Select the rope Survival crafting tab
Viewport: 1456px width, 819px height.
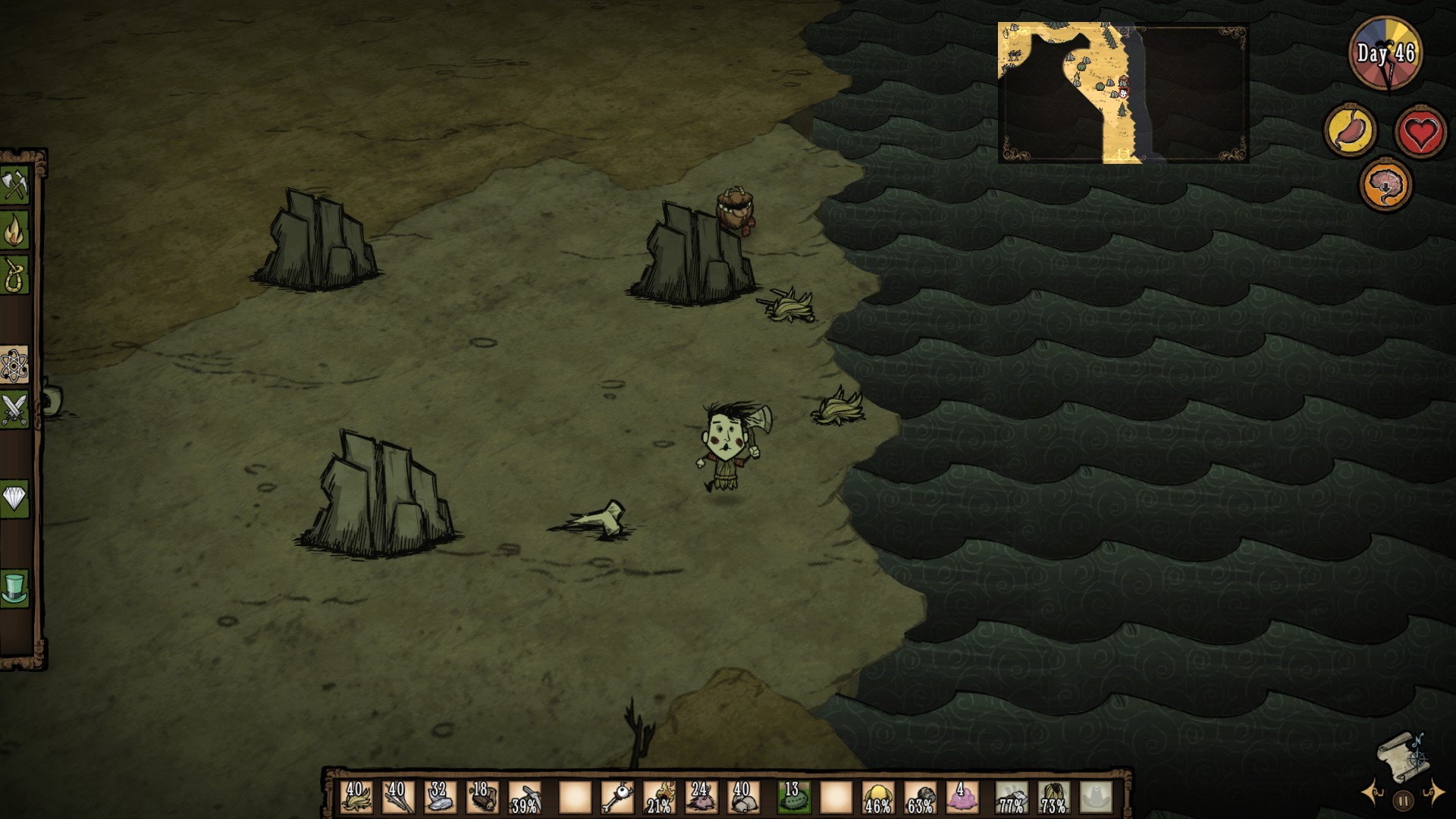tap(14, 275)
